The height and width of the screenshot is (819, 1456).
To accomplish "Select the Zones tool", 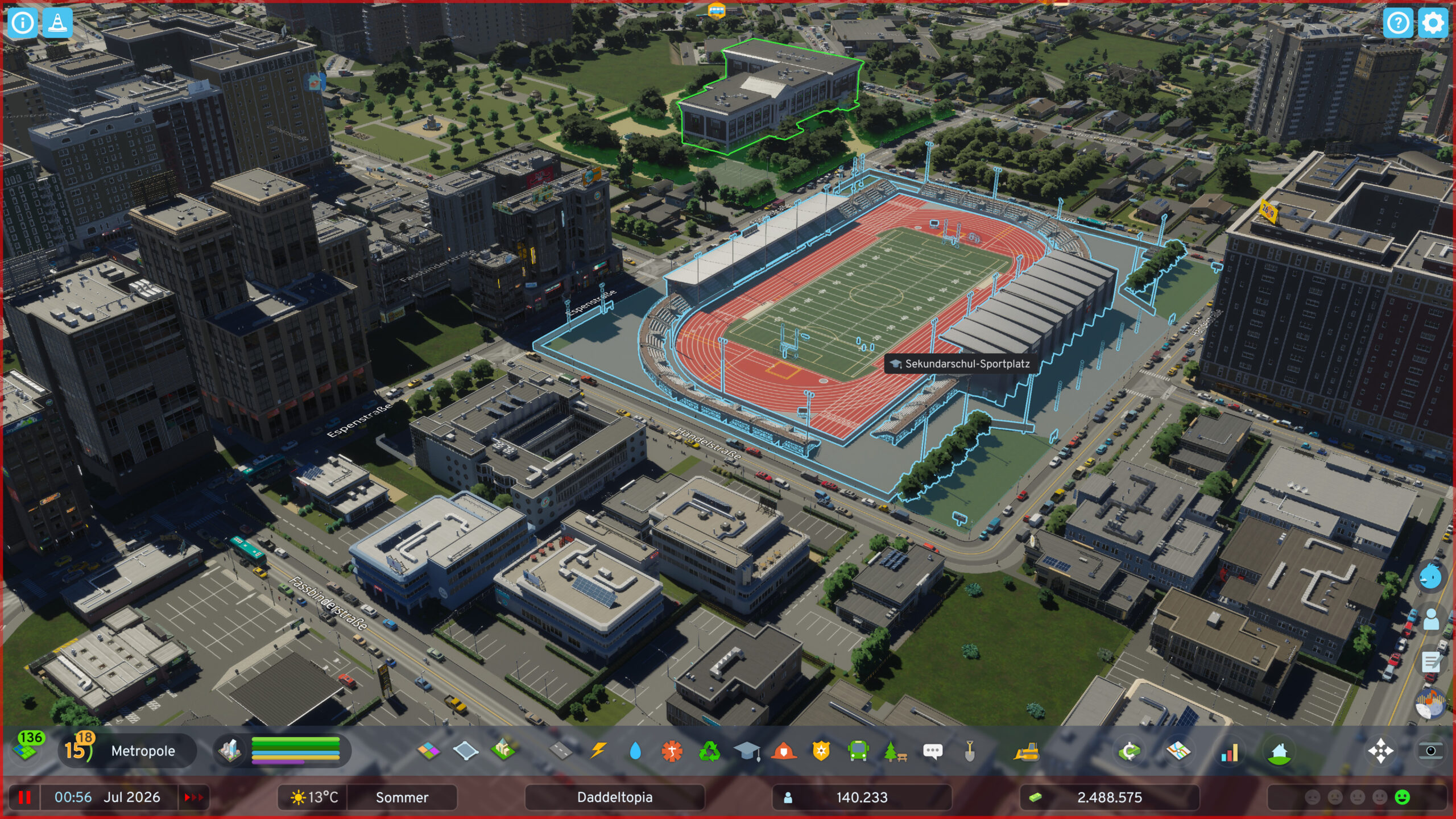I will (x=429, y=751).
